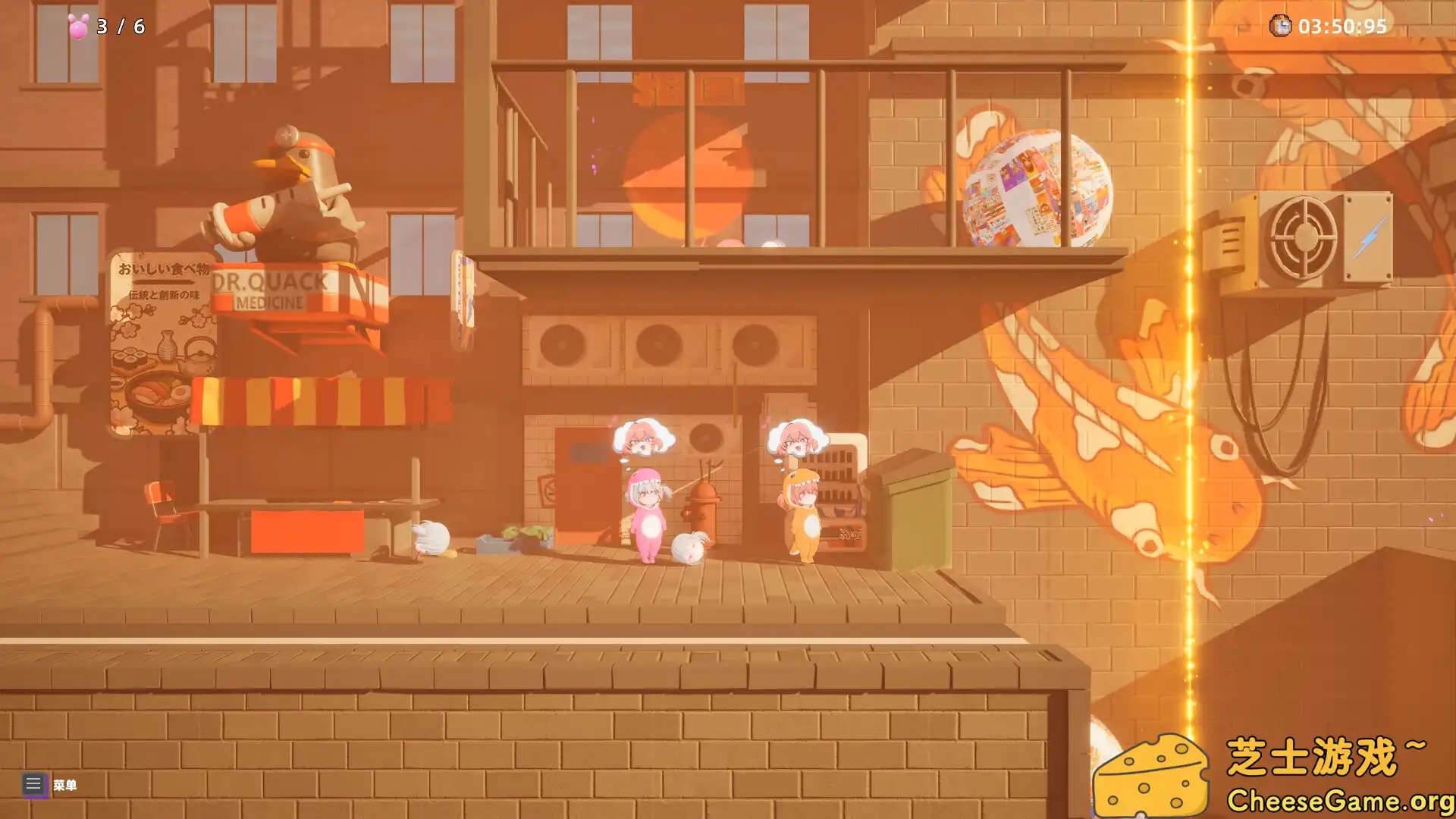Click the green dumpster lid
Viewport: 1456px width, 819px height.
pyautogui.click(x=910, y=466)
